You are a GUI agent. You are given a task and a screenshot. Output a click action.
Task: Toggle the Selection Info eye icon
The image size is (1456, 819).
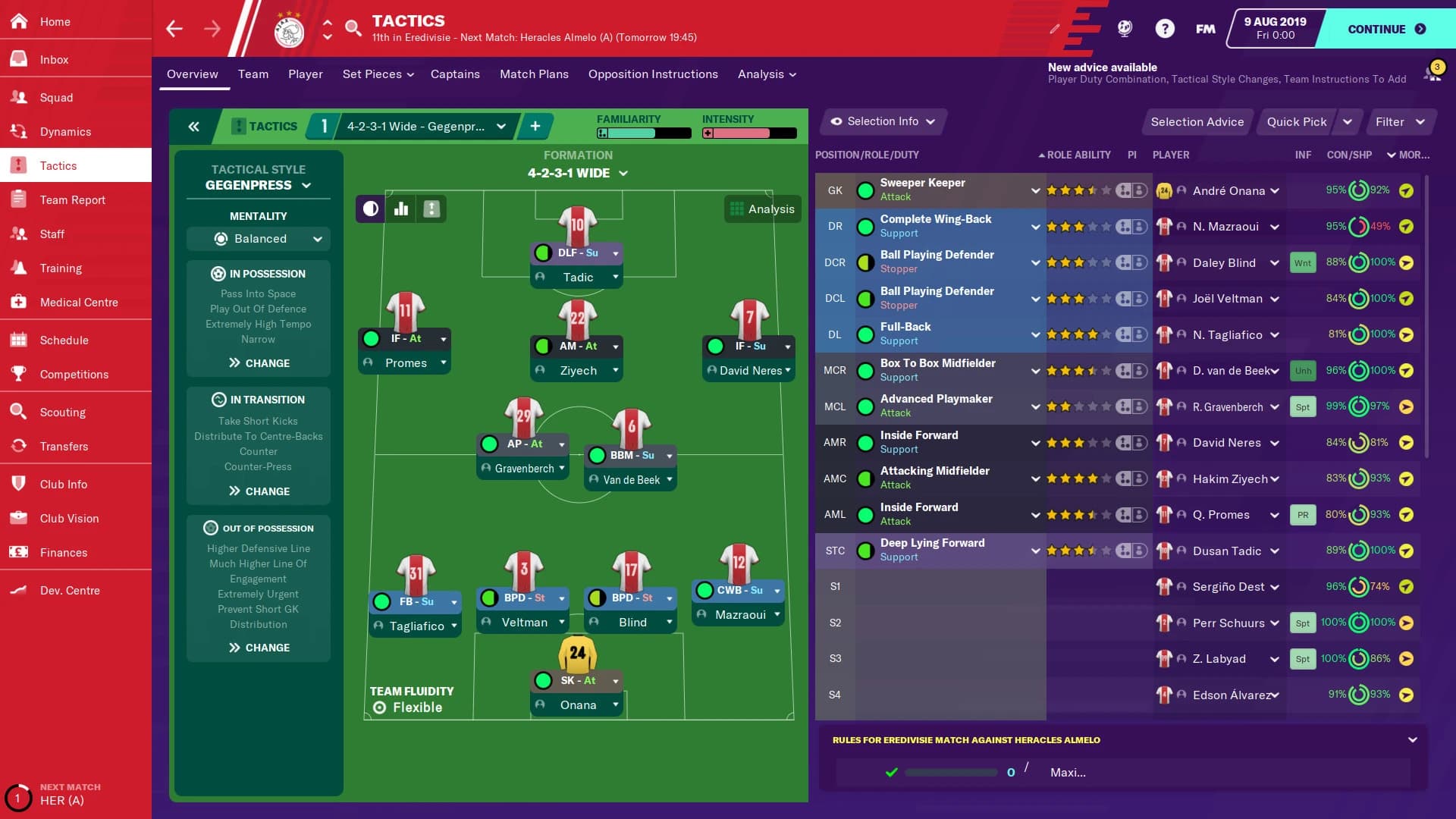click(836, 121)
